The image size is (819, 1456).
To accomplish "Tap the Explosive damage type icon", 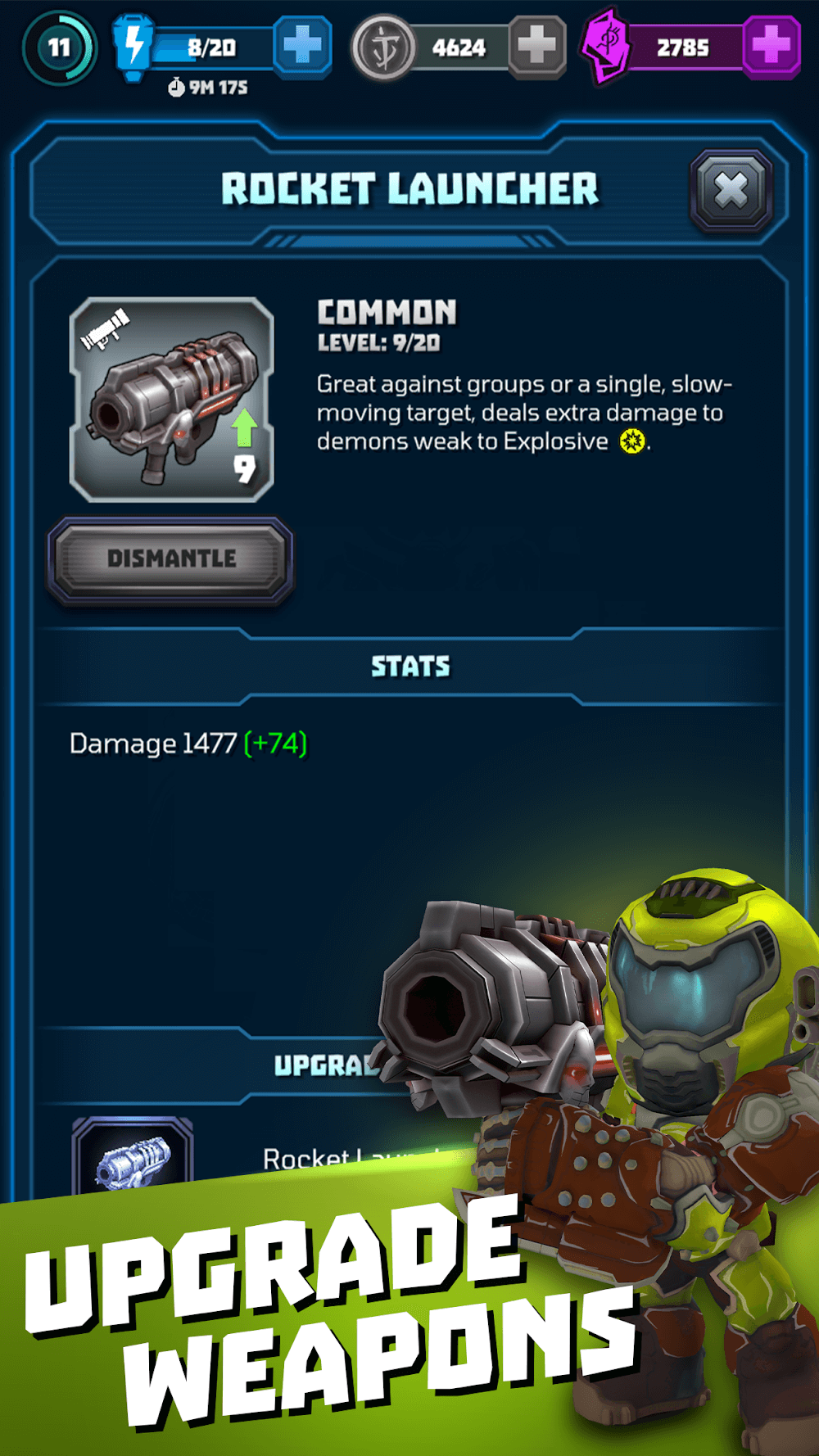I will [631, 442].
